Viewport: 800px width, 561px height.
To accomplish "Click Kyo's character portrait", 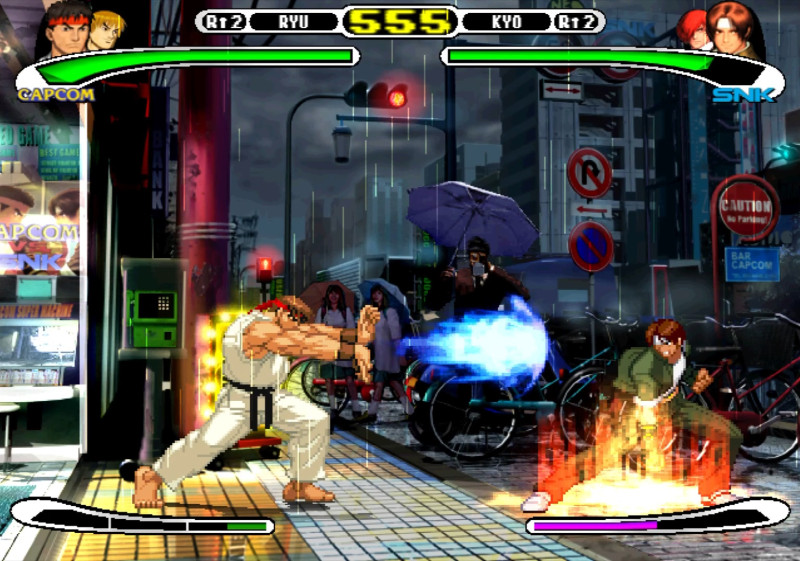I will pyautogui.click(x=734, y=28).
